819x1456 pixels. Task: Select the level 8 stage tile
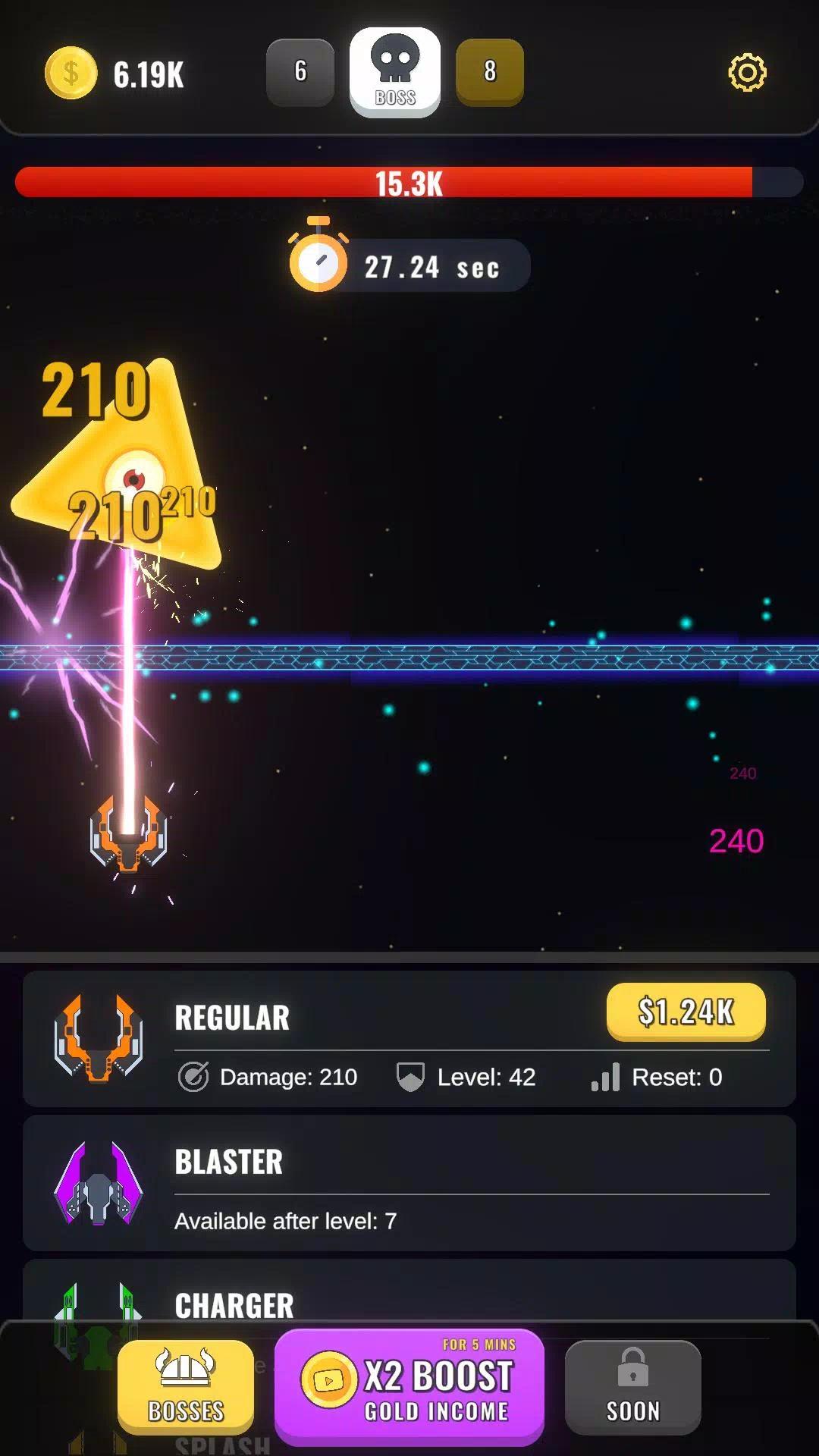click(x=490, y=72)
